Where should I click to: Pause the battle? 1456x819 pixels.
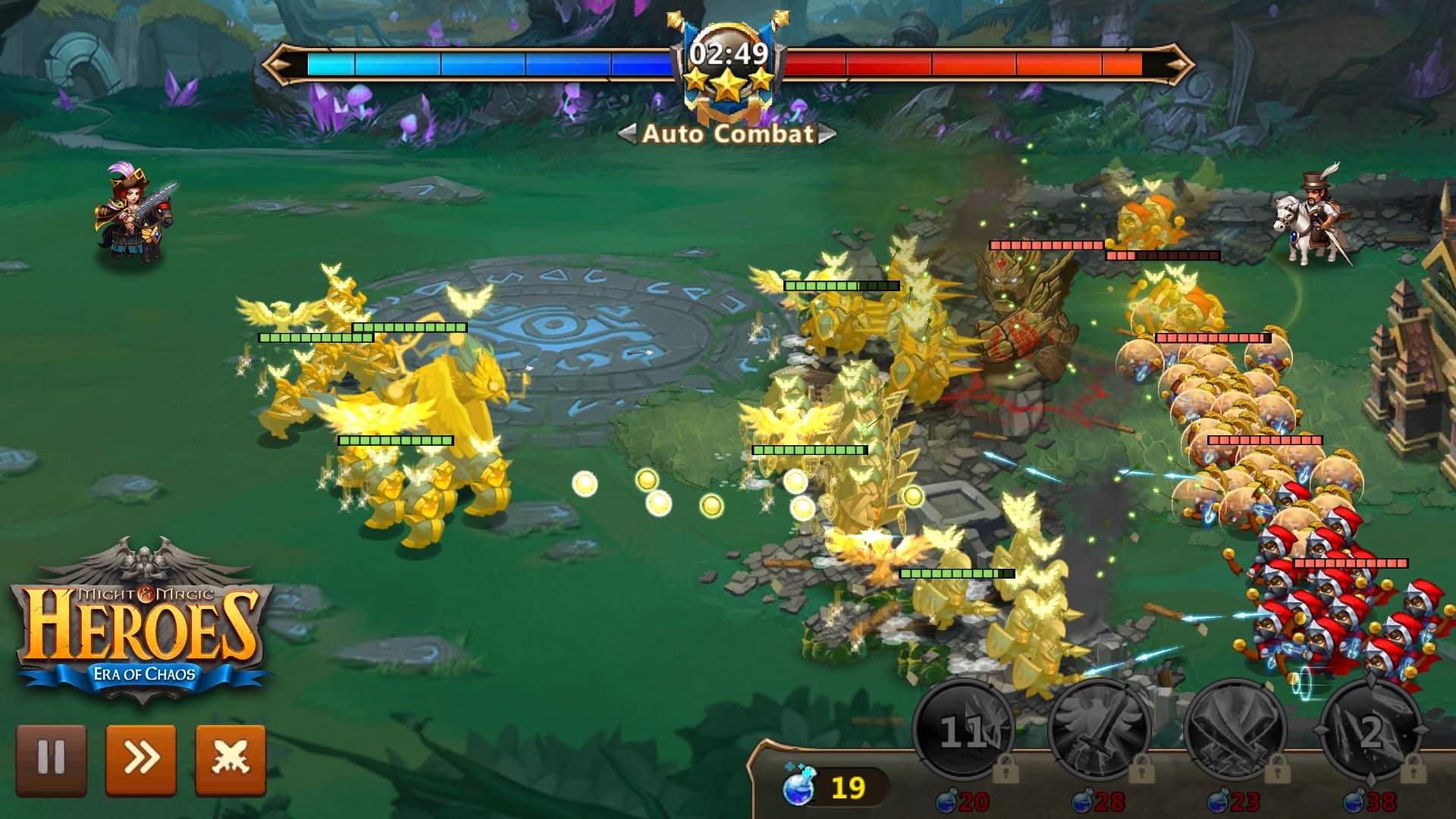(51, 759)
